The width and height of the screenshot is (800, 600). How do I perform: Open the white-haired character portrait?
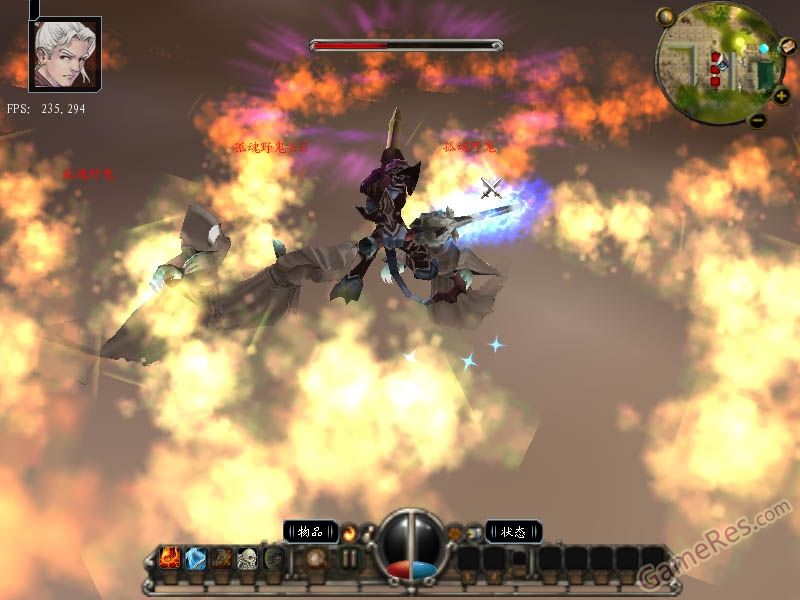coord(65,53)
